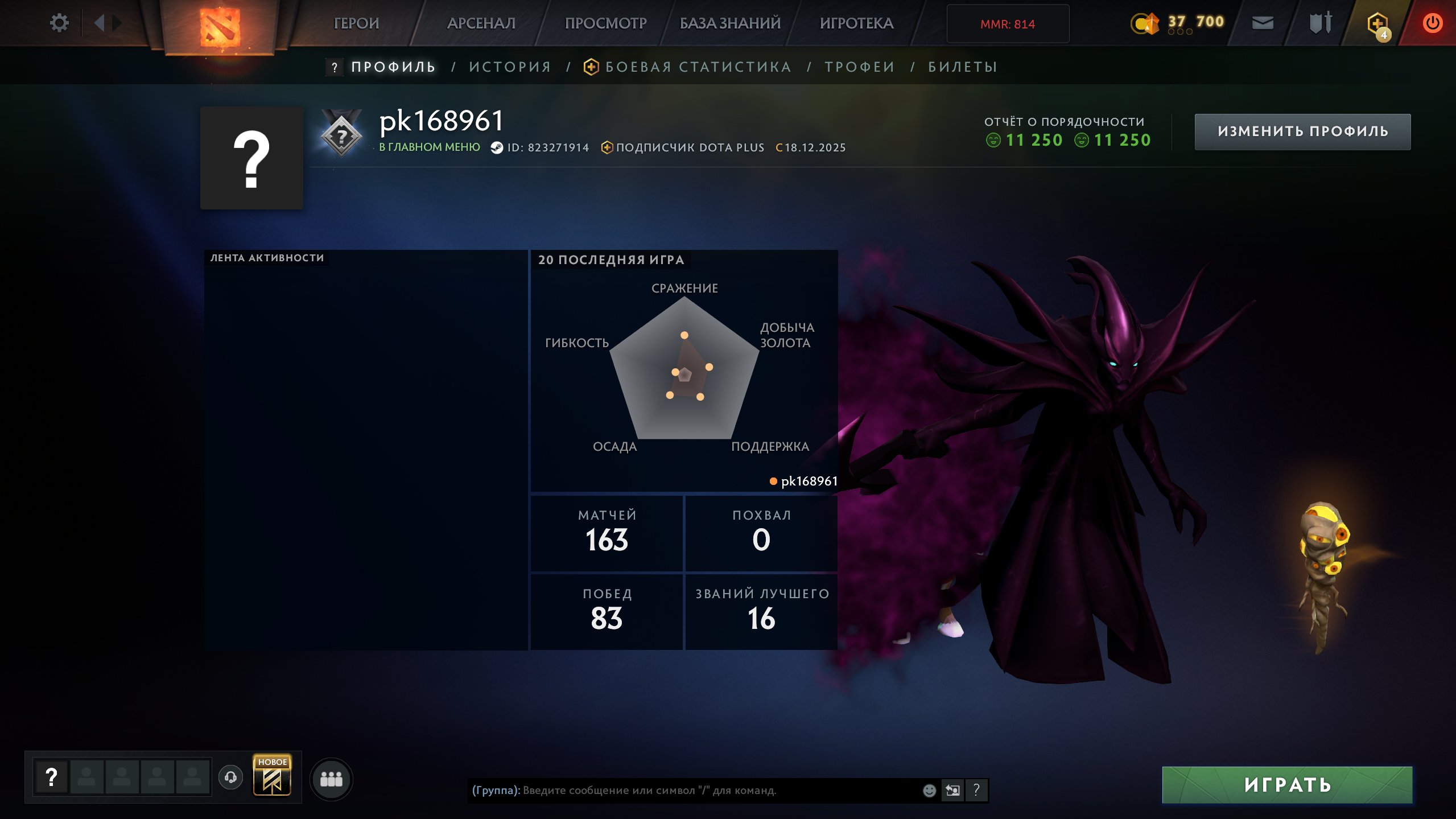The width and height of the screenshot is (1456, 819).
Task: Open the settings gear icon
Action: pos(60,22)
